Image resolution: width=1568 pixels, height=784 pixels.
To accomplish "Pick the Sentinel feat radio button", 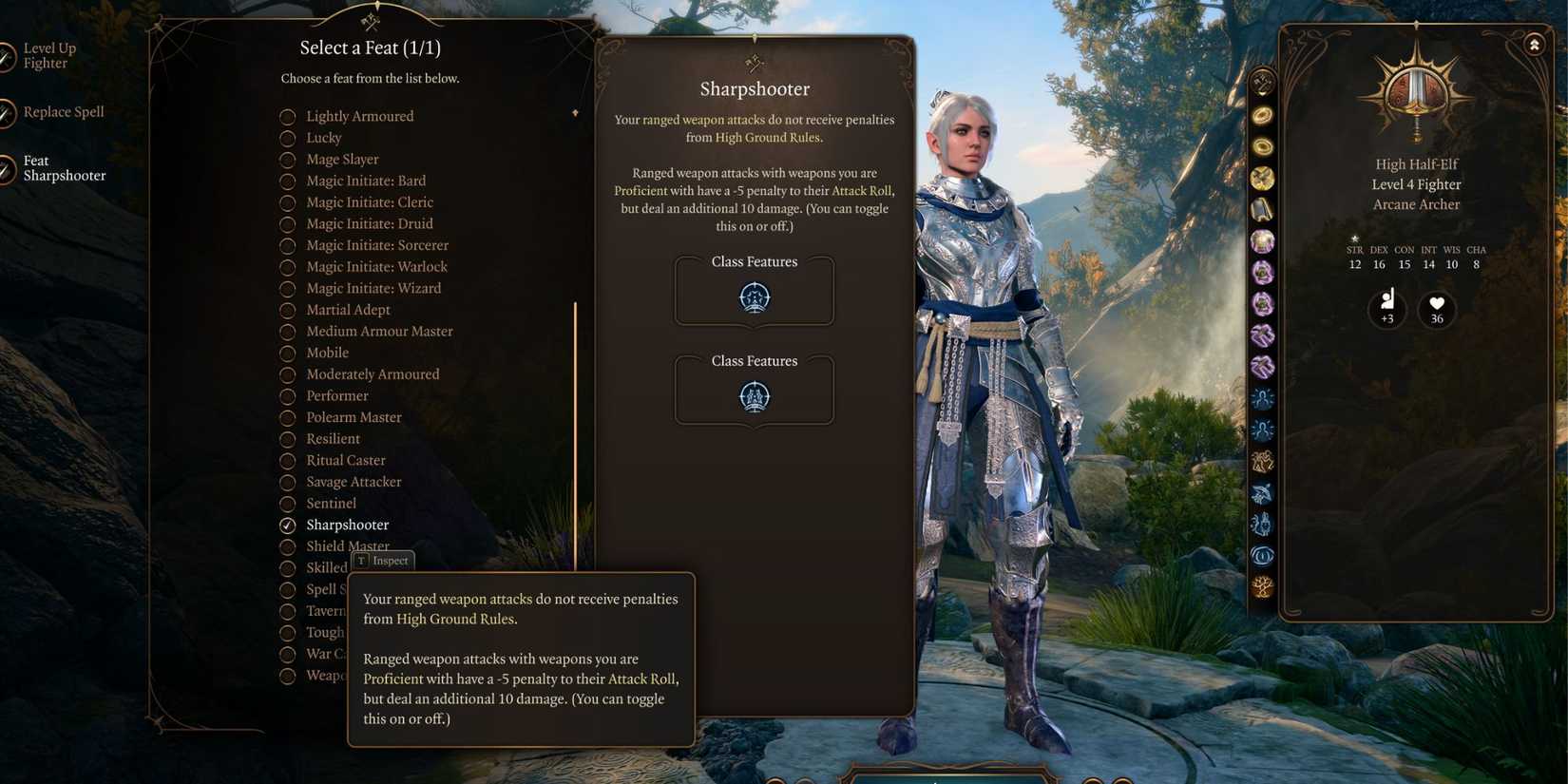I will point(288,503).
